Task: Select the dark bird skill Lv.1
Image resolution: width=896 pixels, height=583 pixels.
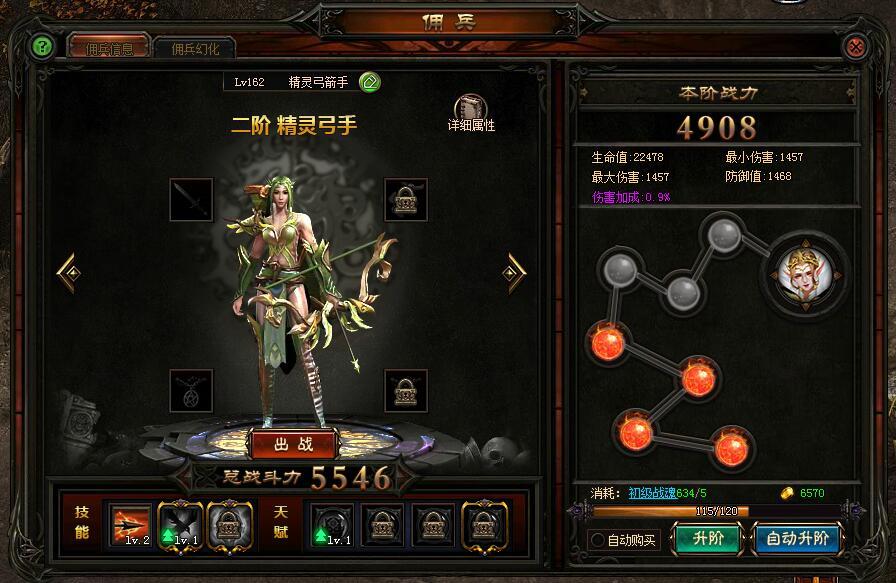Action: pos(180,523)
